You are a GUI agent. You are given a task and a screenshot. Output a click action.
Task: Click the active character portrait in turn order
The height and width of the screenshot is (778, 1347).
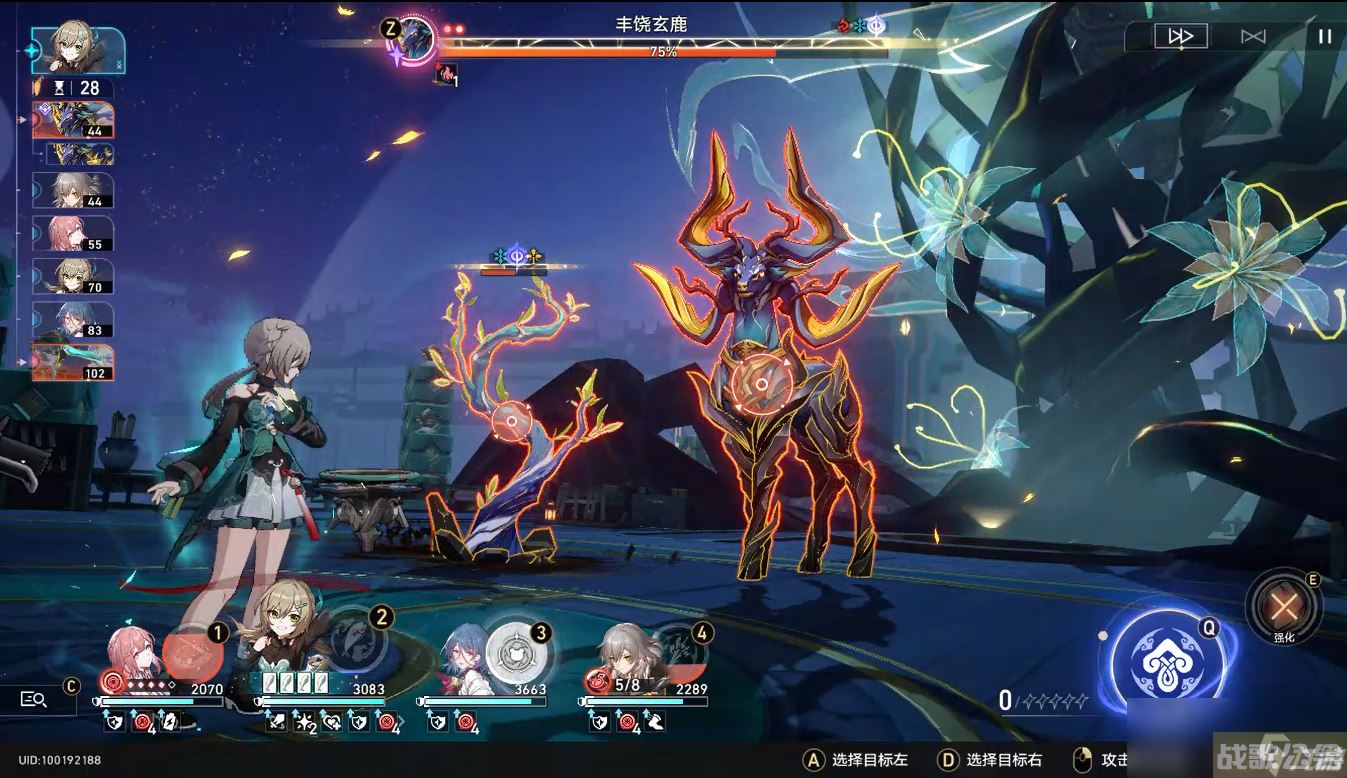click(78, 48)
